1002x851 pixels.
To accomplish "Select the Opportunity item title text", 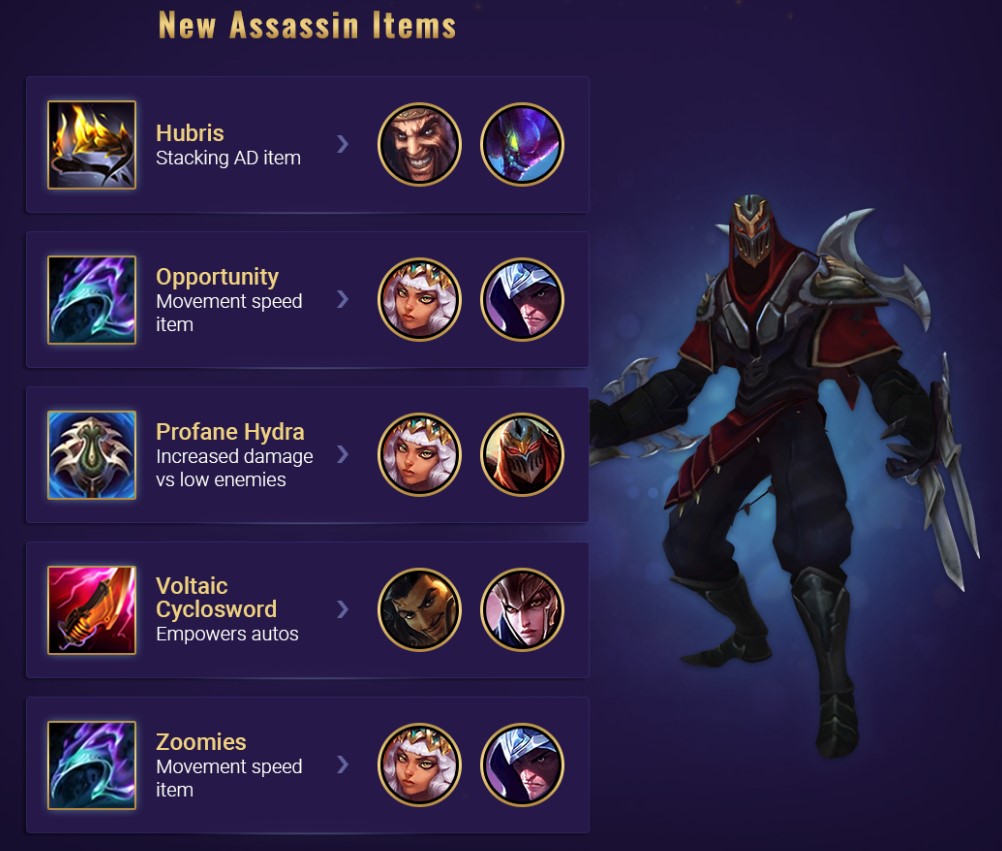I will point(217,277).
